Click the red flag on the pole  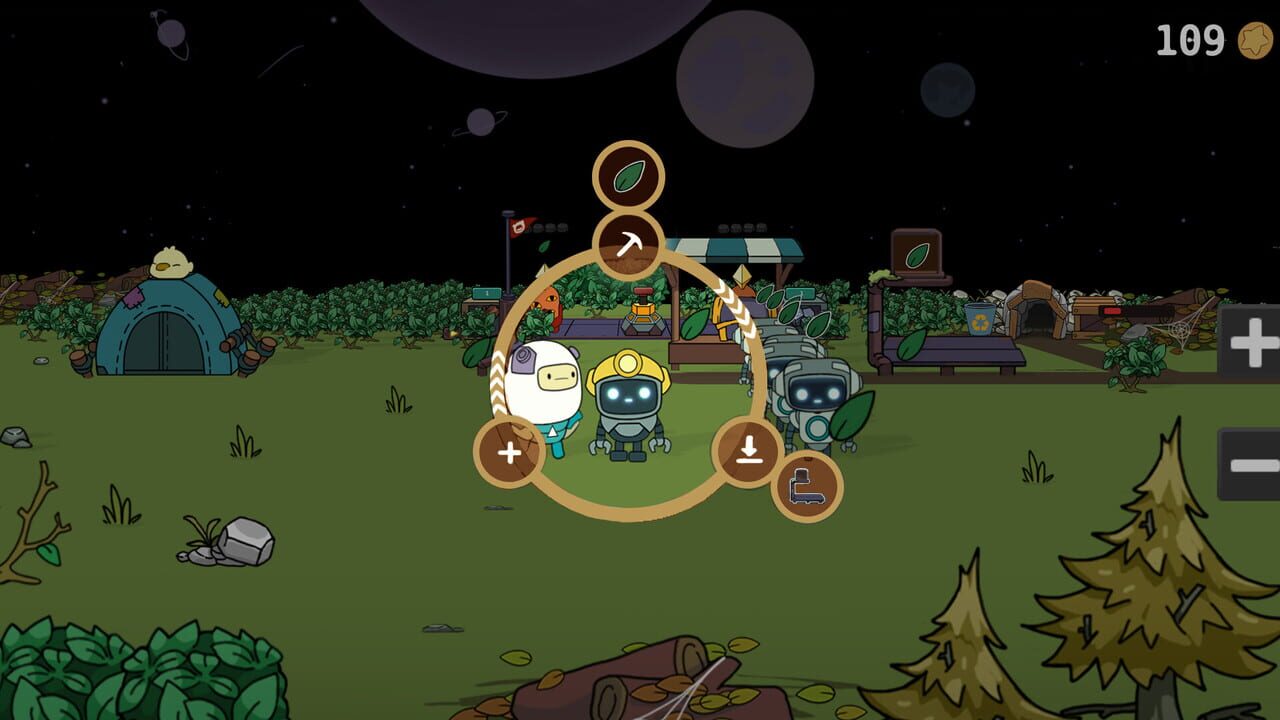tap(516, 230)
